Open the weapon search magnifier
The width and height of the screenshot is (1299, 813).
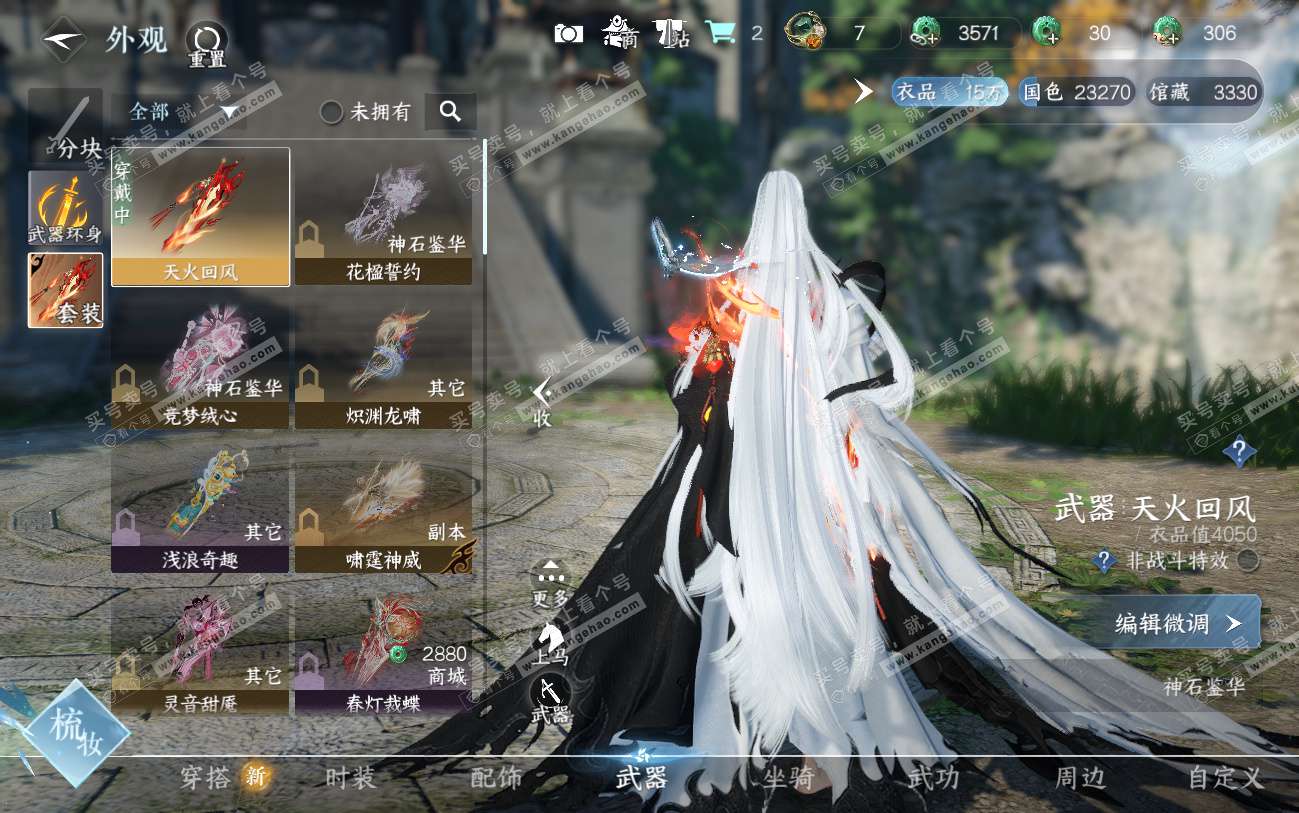[450, 112]
